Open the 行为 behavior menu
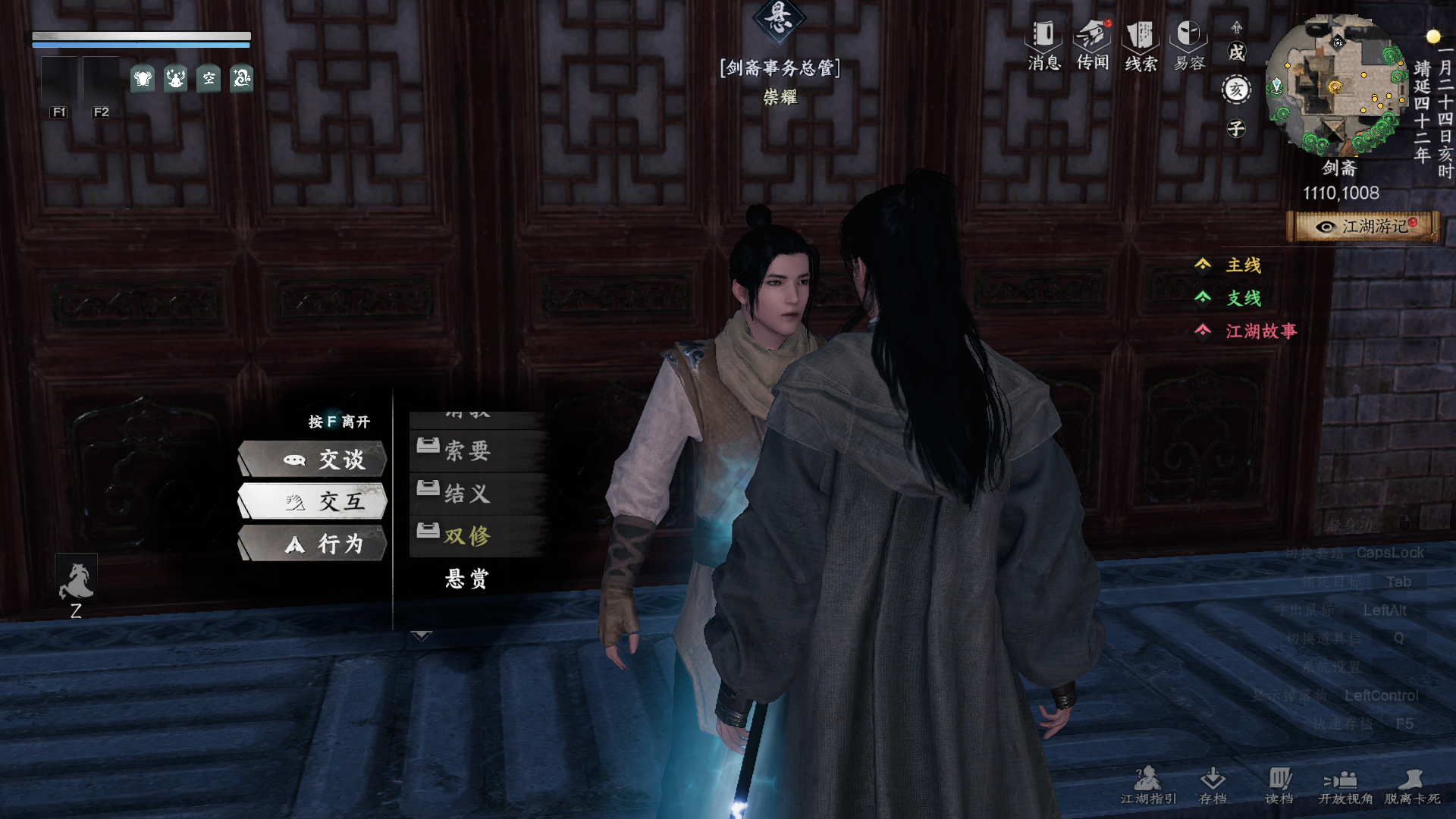The width and height of the screenshot is (1456, 819). point(313,544)
